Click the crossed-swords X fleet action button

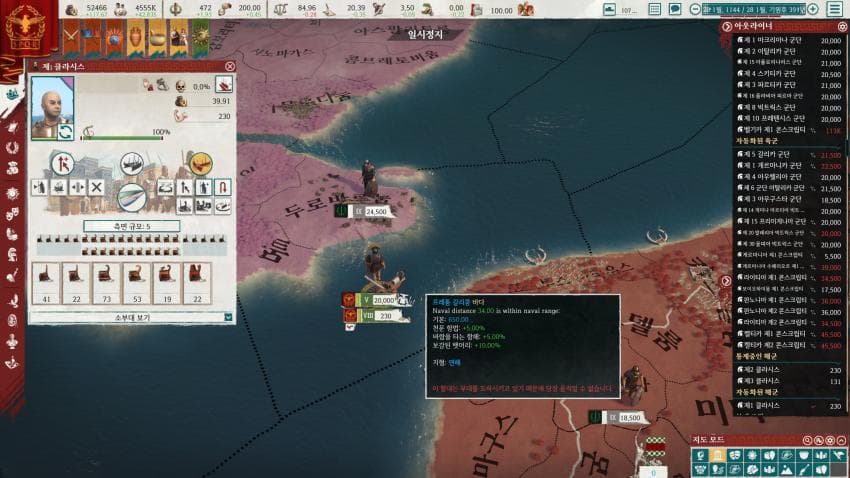tap(96, 187)
